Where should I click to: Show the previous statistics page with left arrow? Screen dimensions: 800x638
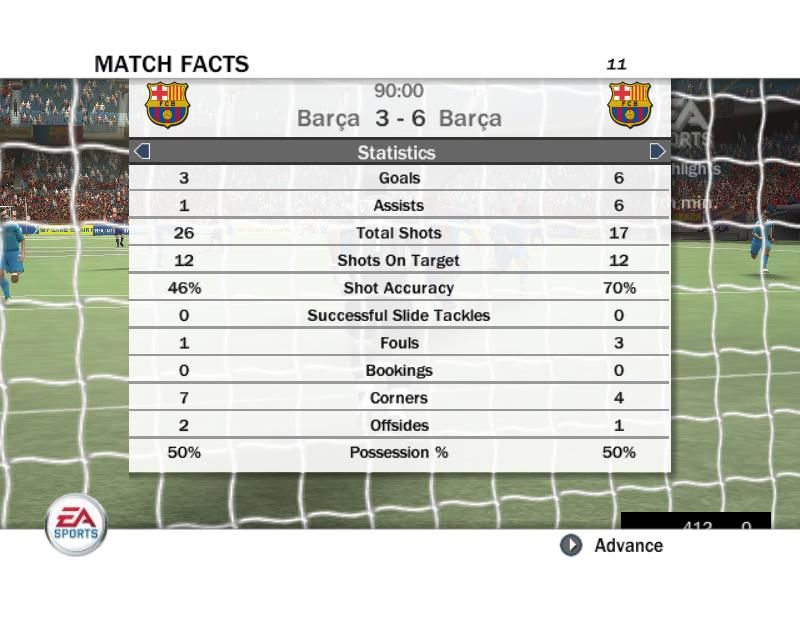tap(142, 152)
